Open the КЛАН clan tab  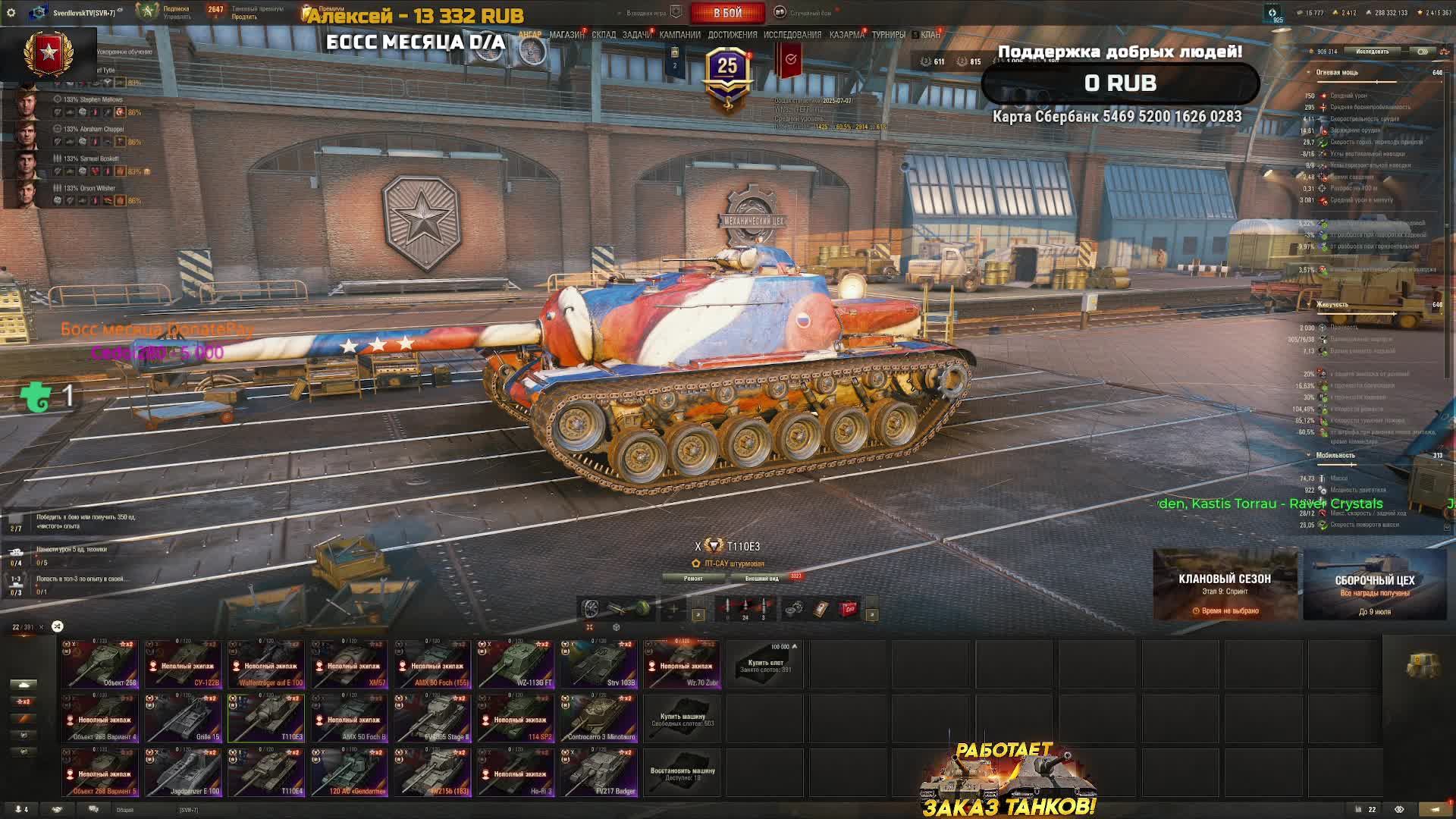tap(930, 35)
